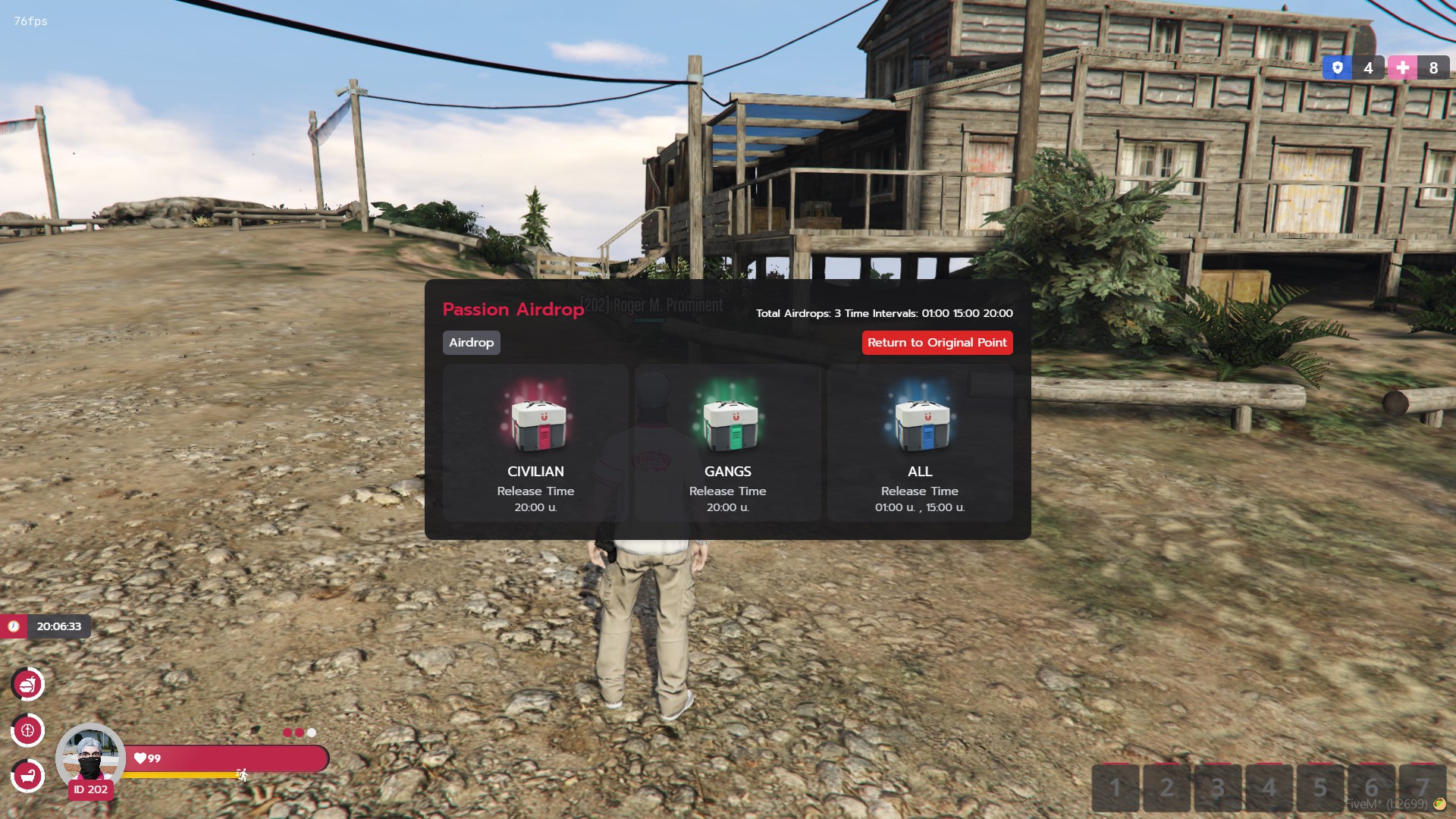Click Return to Original Point button

coord(937,343)
